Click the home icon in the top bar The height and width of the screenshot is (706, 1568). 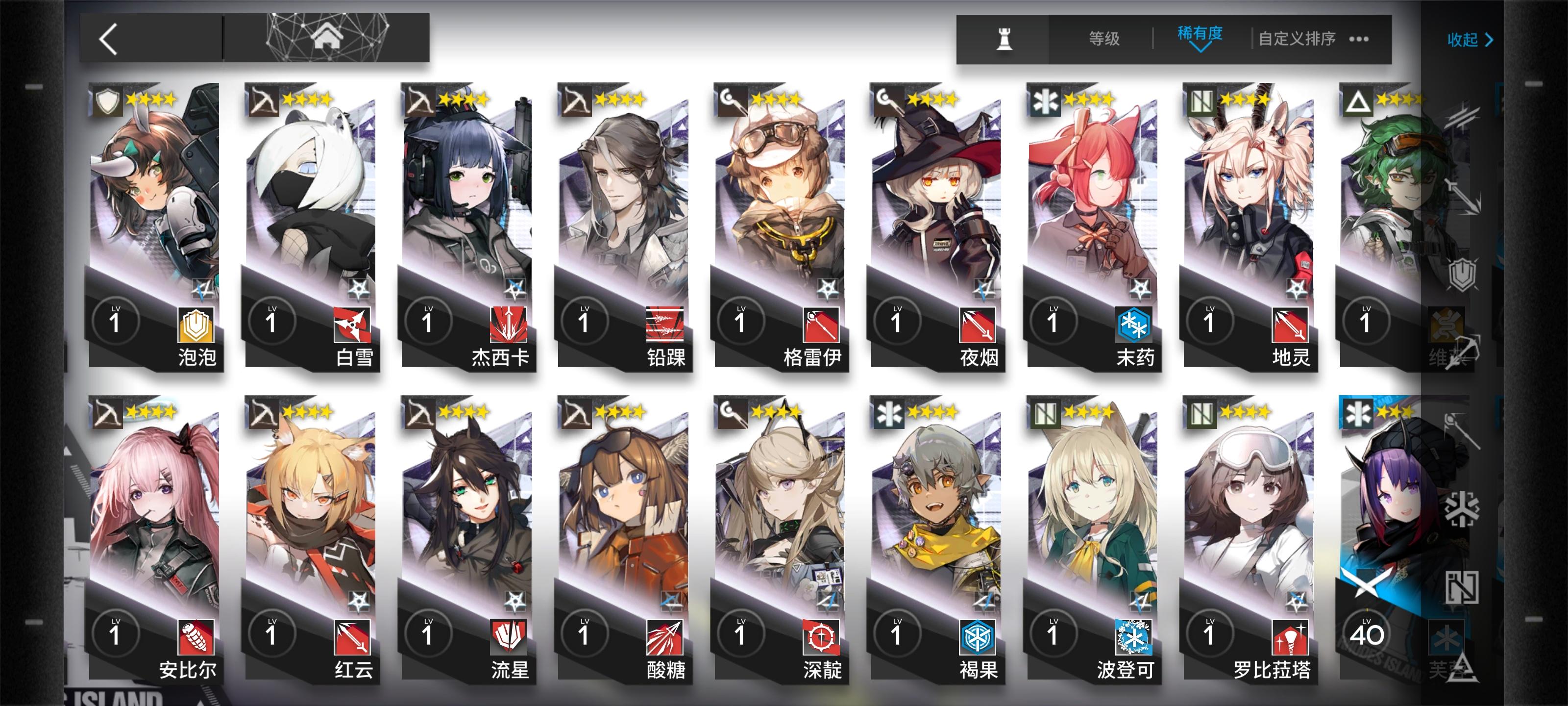pos(330,38)
